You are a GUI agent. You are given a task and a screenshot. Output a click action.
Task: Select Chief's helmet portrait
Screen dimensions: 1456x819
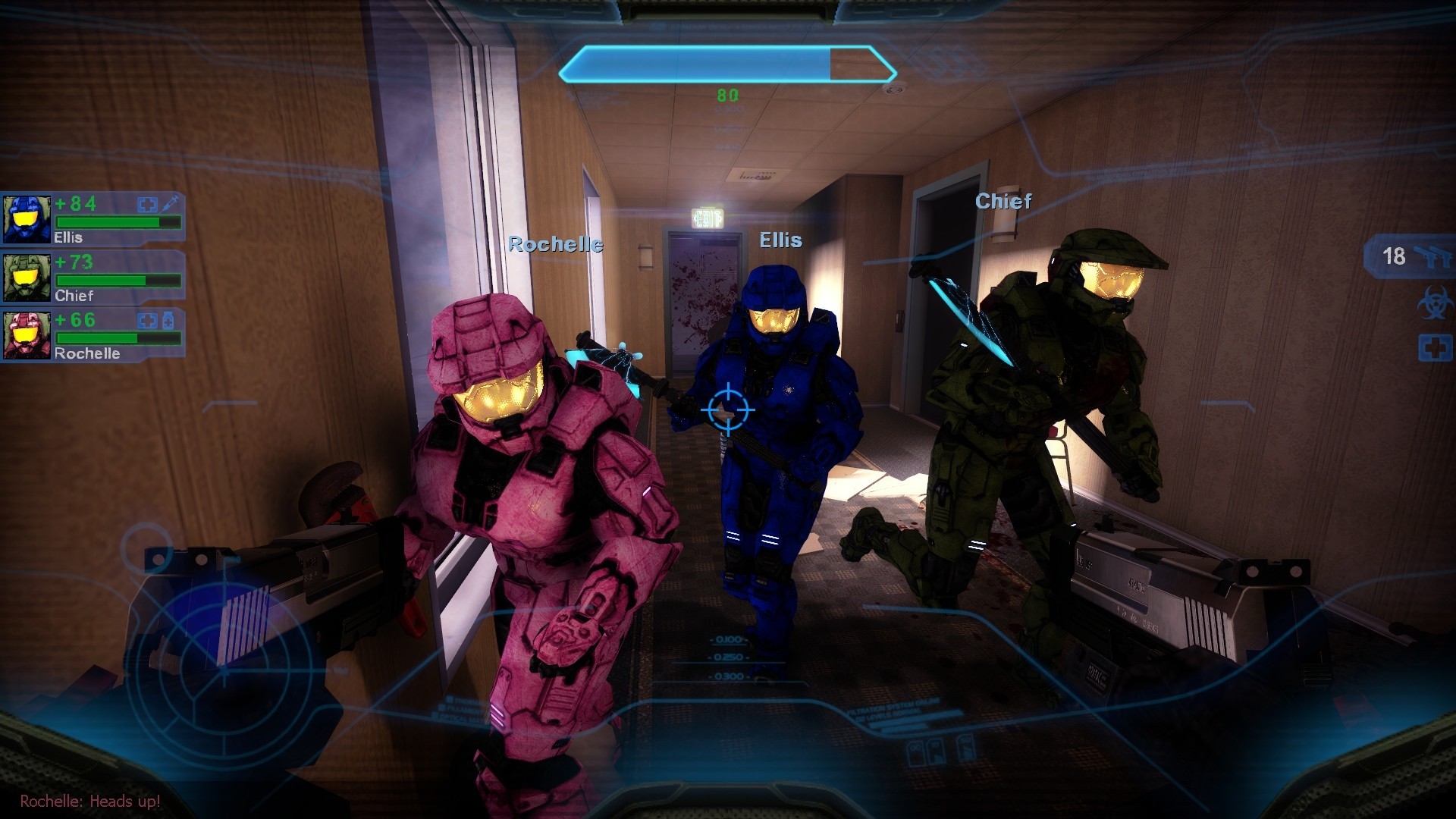point(27,278)
